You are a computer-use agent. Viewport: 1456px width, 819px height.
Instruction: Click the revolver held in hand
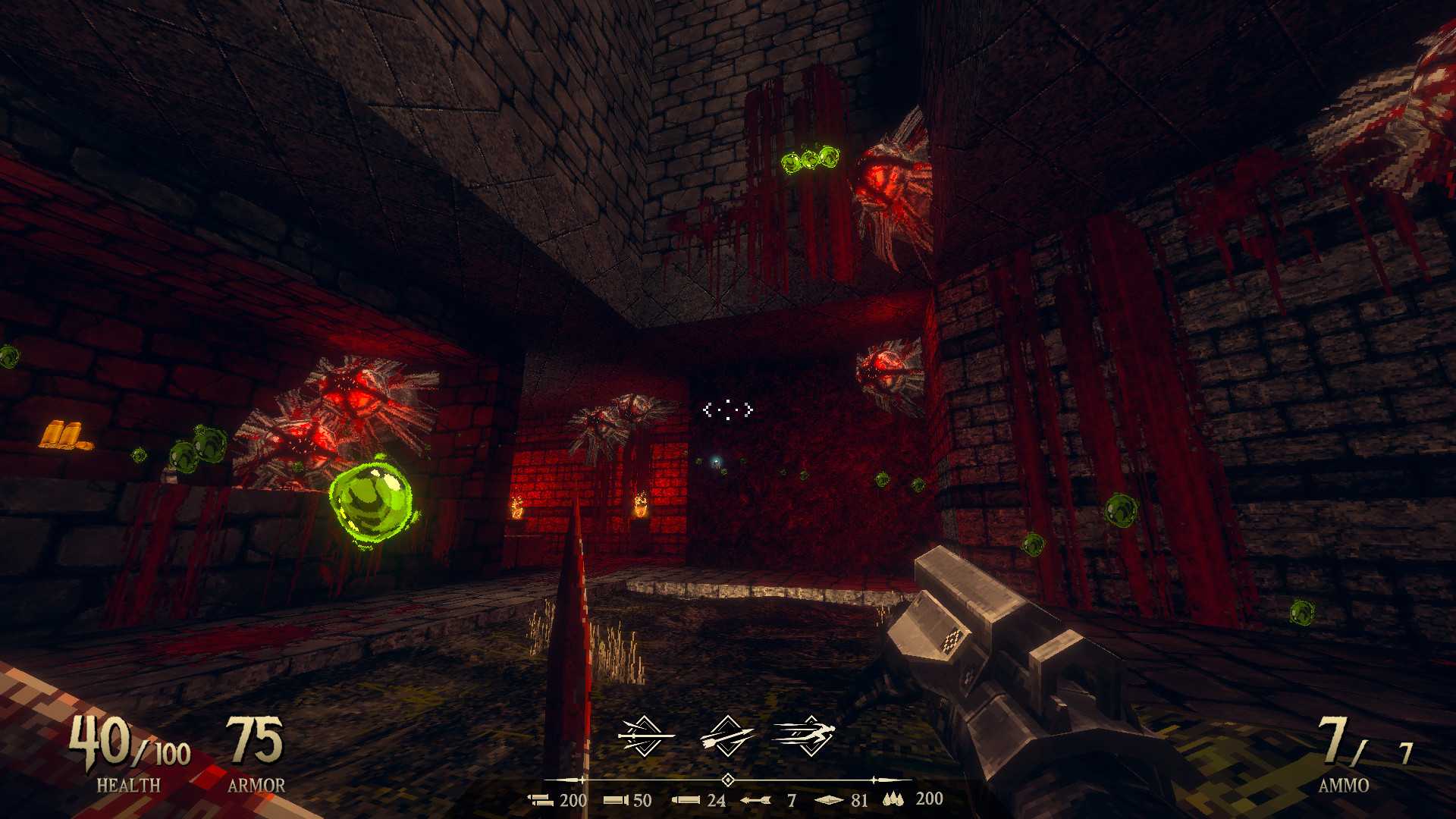point(986,645)
